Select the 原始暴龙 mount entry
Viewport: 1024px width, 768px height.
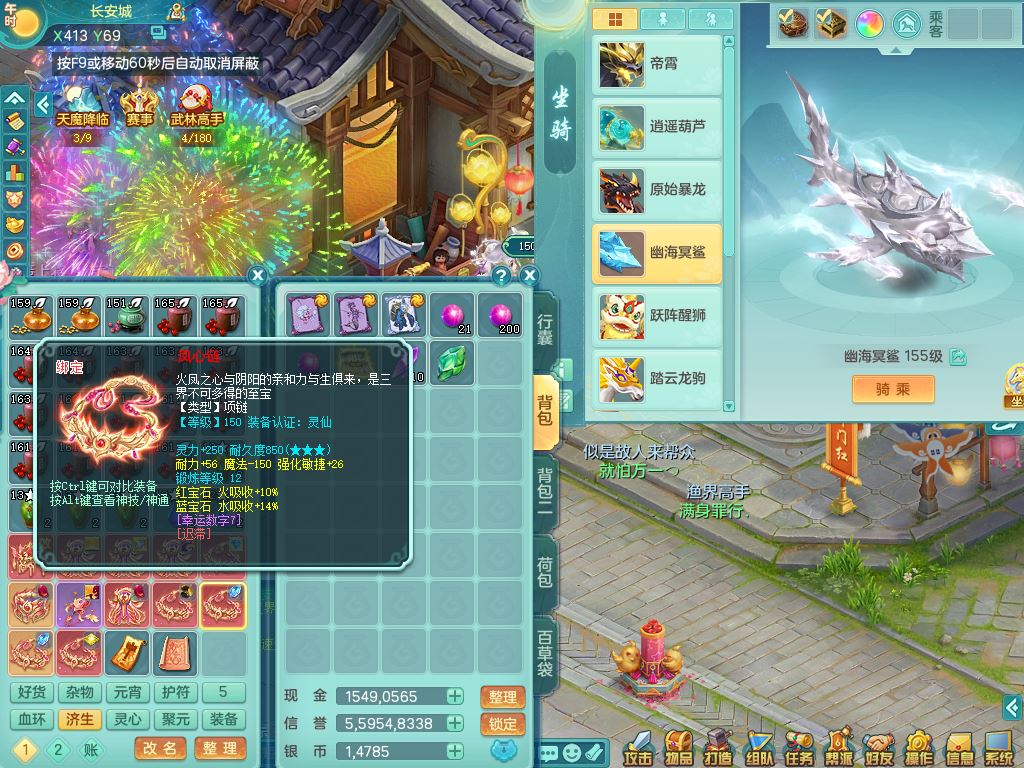(657, 190)
